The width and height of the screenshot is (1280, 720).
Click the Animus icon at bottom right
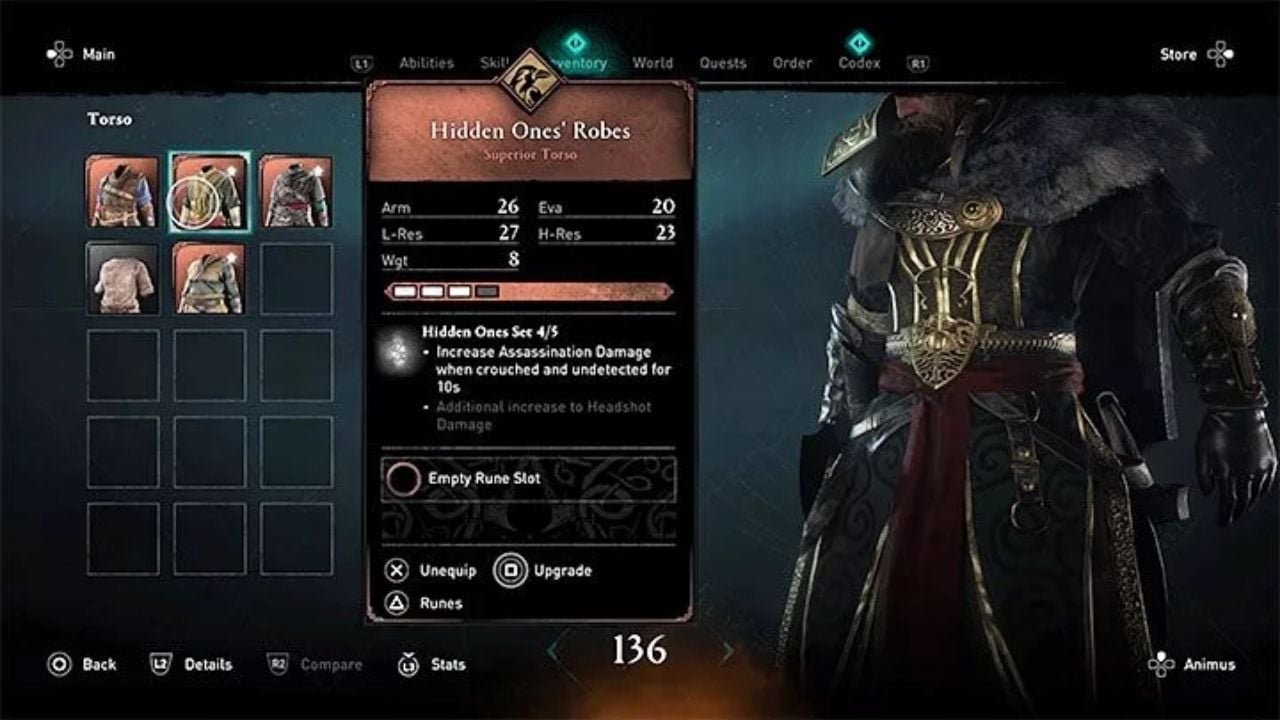coord(1160,663)
